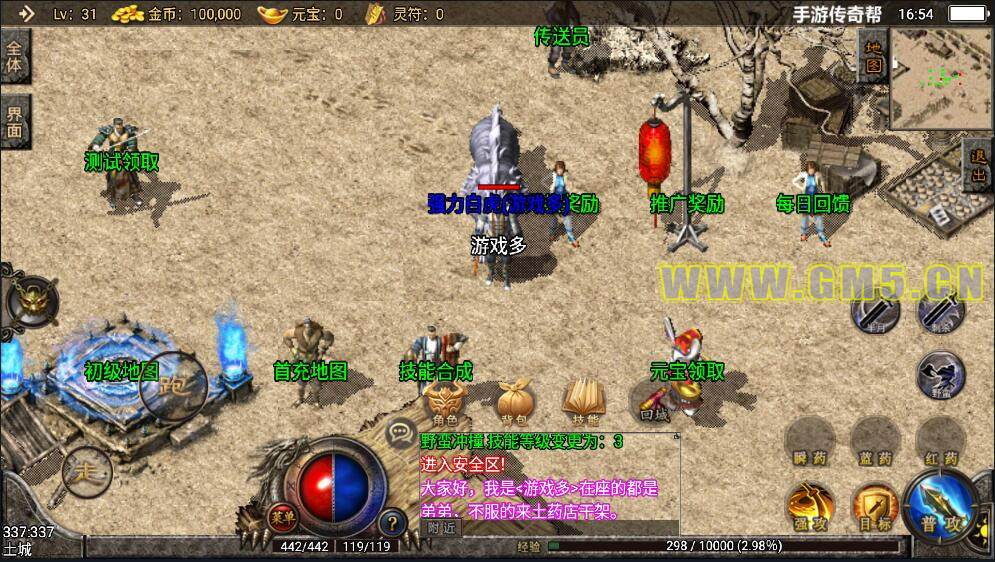Toggle the 跑 run mode button
This screenshot has width=995, height=562.
[172, 385]
